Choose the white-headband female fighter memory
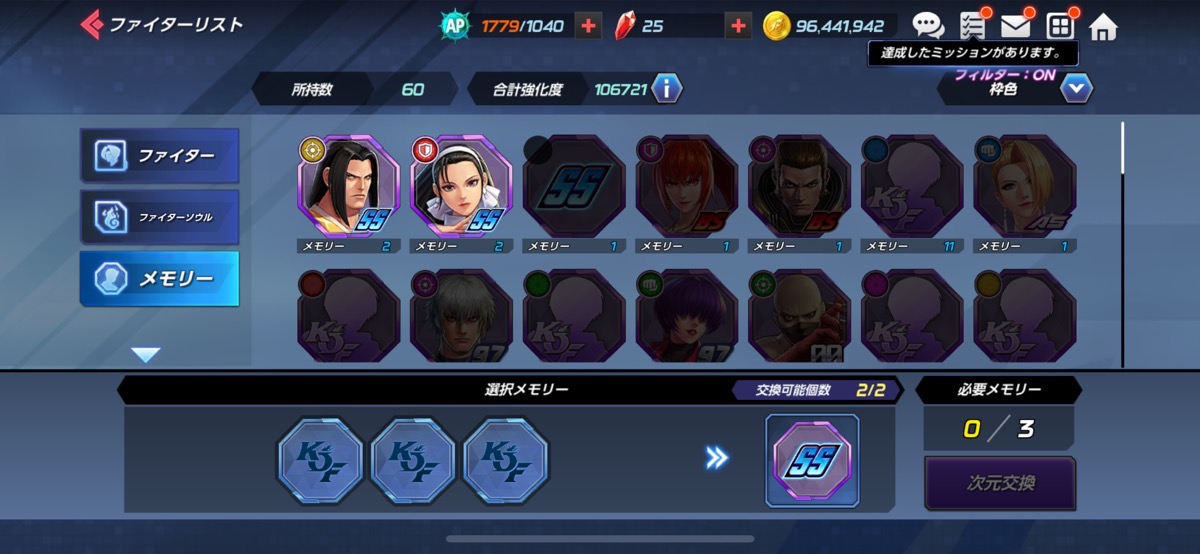 tap(460, 186)
